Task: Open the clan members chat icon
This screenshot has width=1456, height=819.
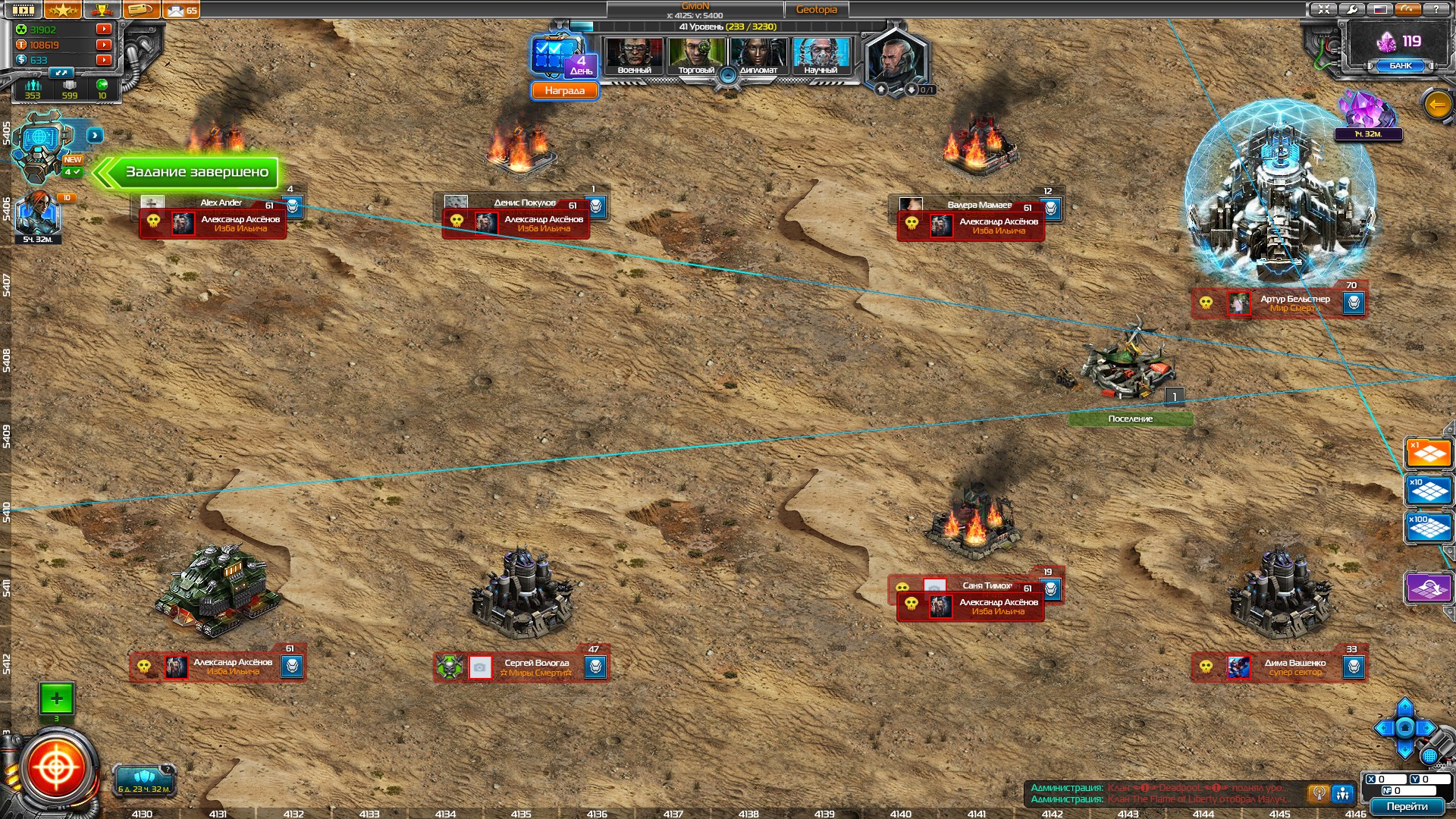Action: 1343,793
